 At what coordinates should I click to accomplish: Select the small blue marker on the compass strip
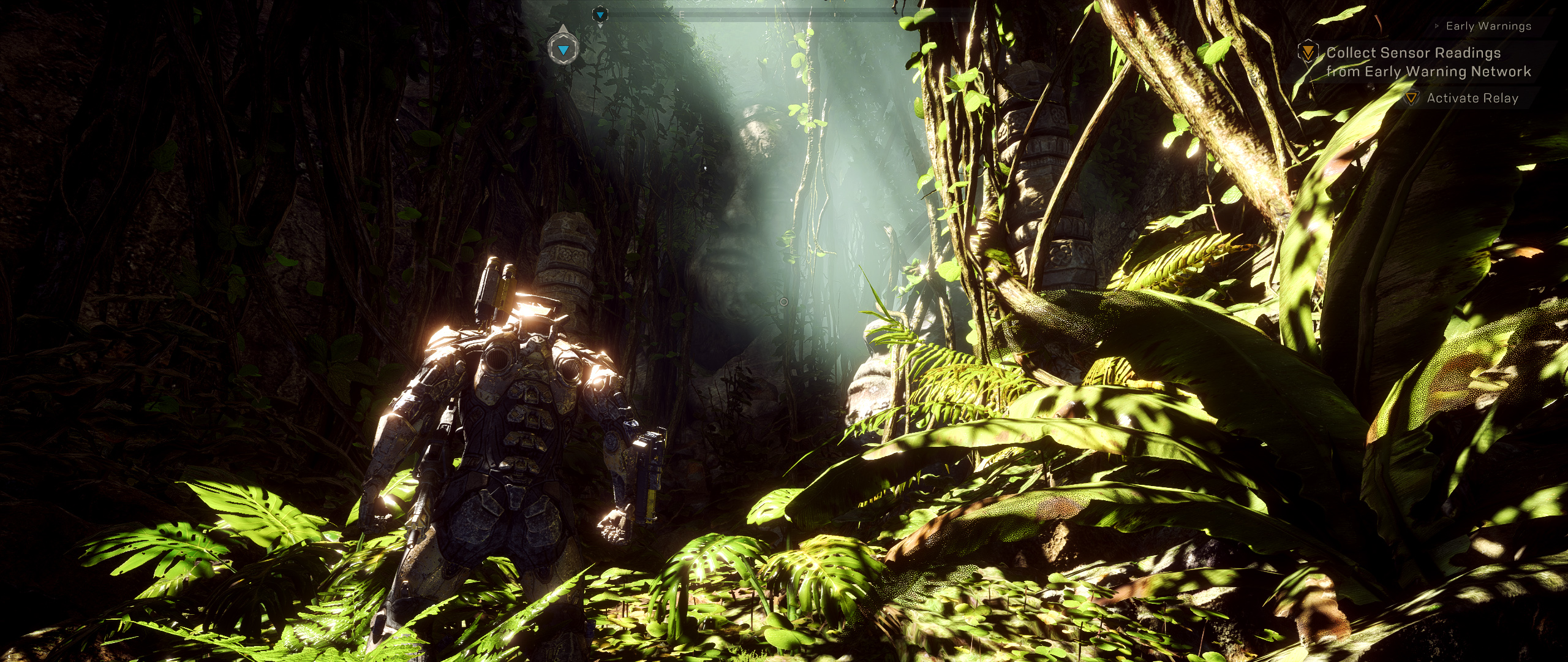point(600,15)
